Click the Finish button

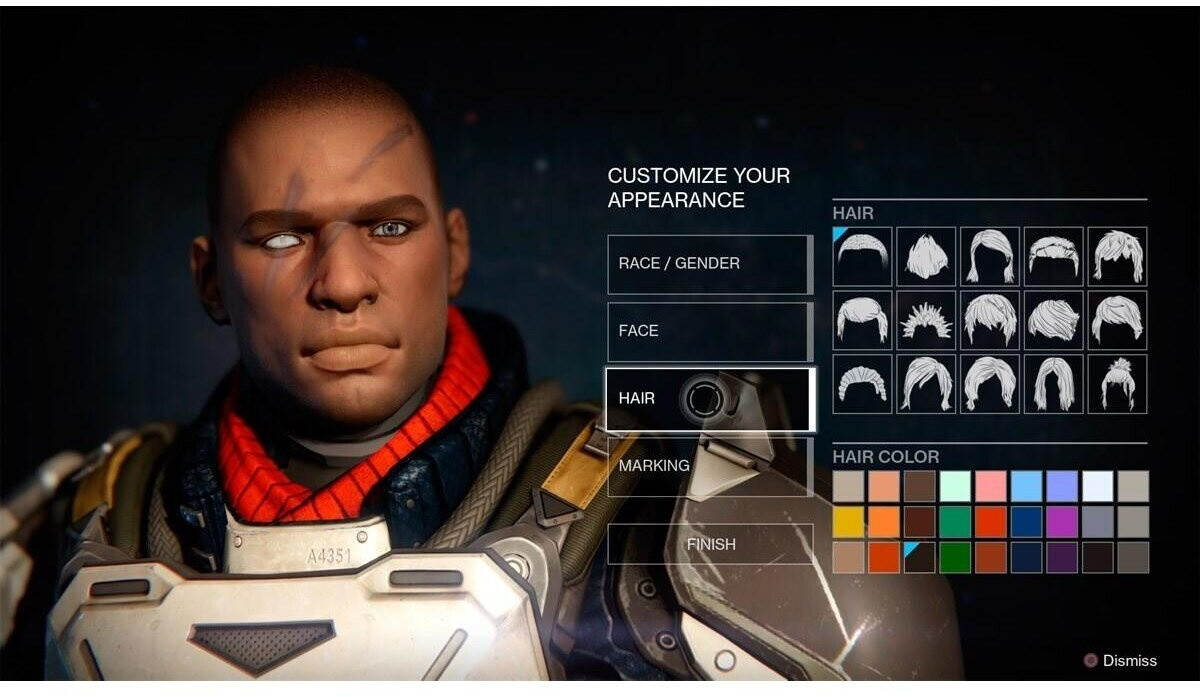point(709,544)
